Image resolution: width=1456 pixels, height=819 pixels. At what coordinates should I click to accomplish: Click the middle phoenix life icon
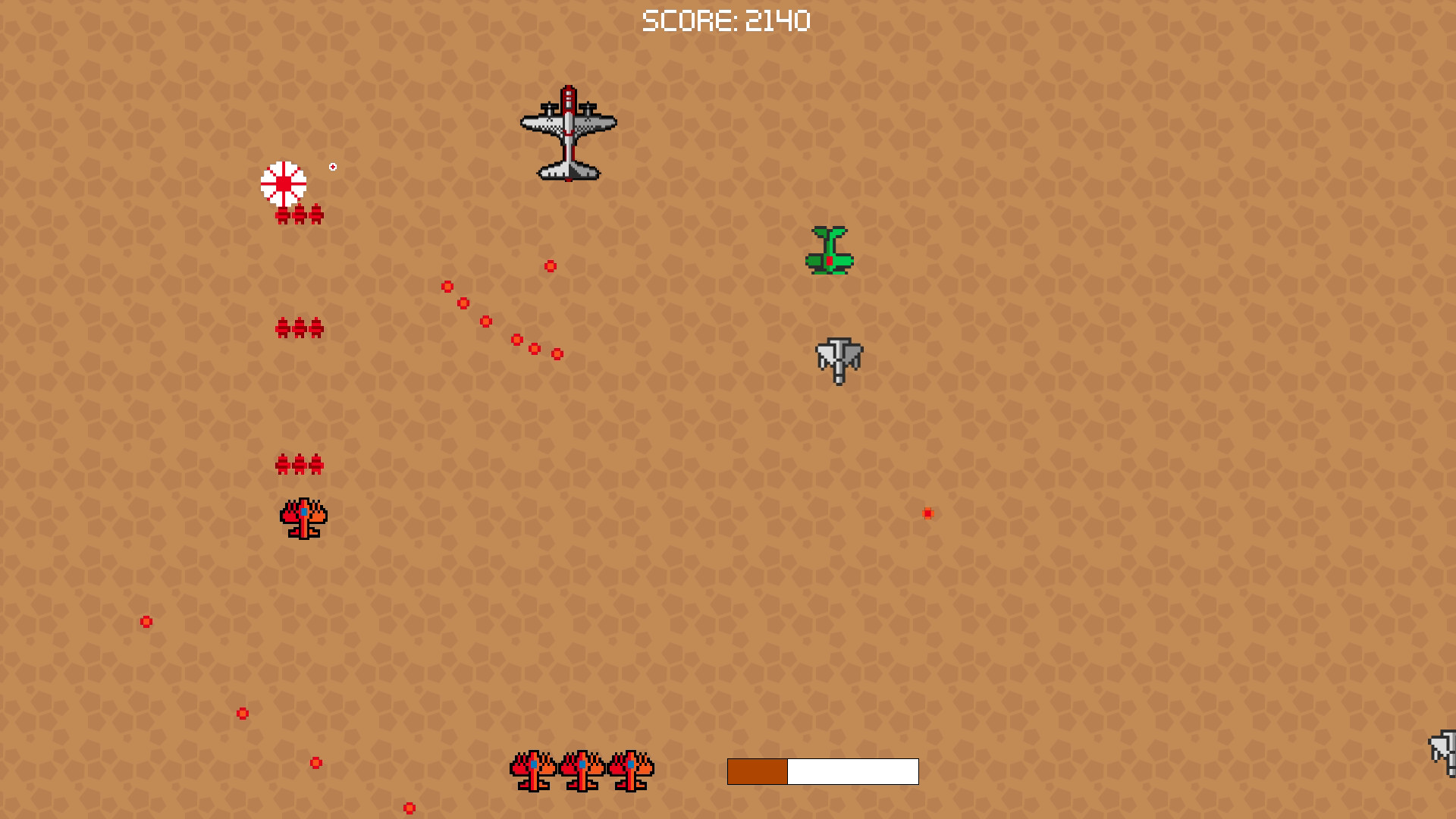click(x=580, y=772)
